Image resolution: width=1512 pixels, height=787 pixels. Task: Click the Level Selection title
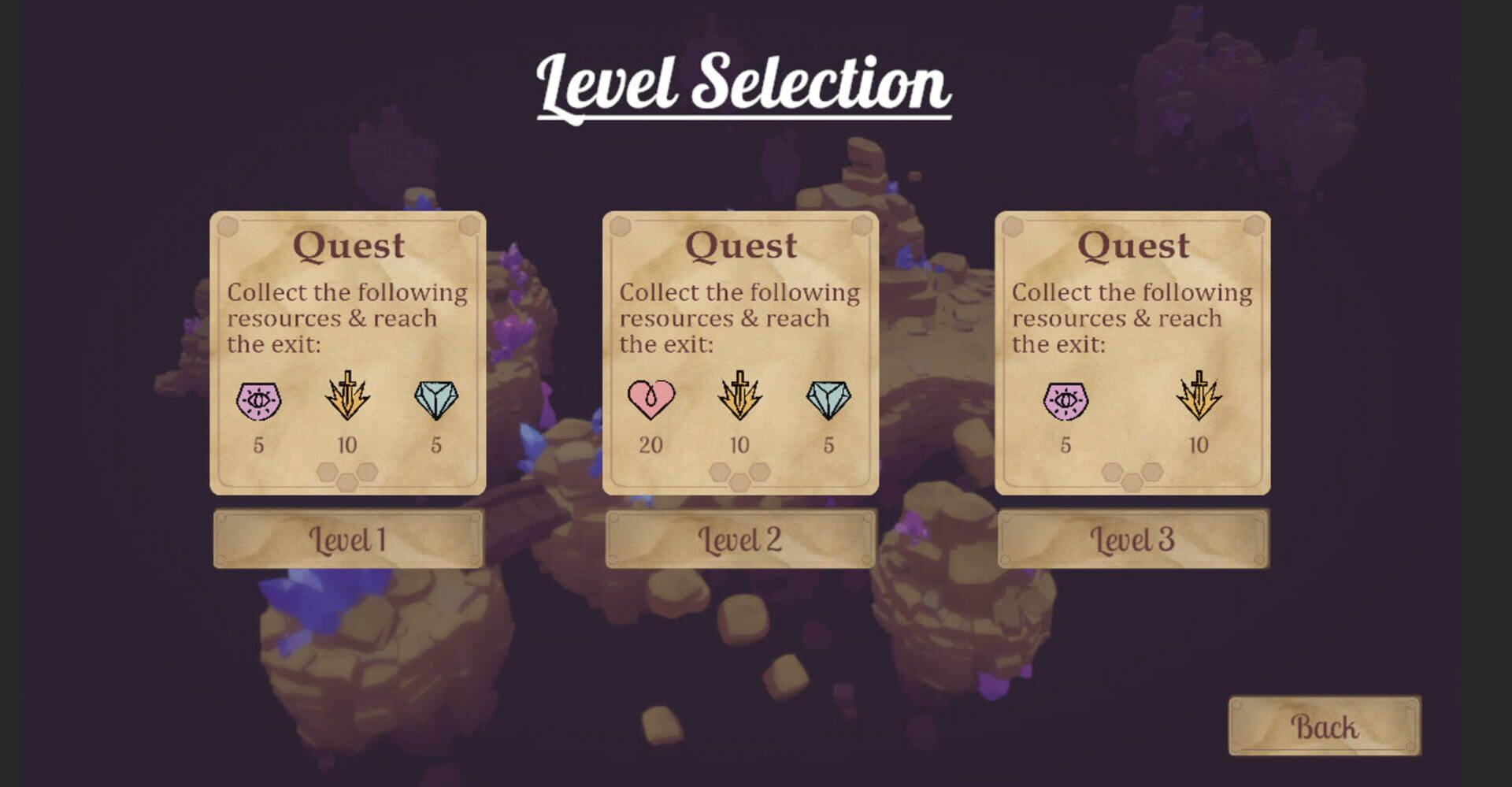744,81
